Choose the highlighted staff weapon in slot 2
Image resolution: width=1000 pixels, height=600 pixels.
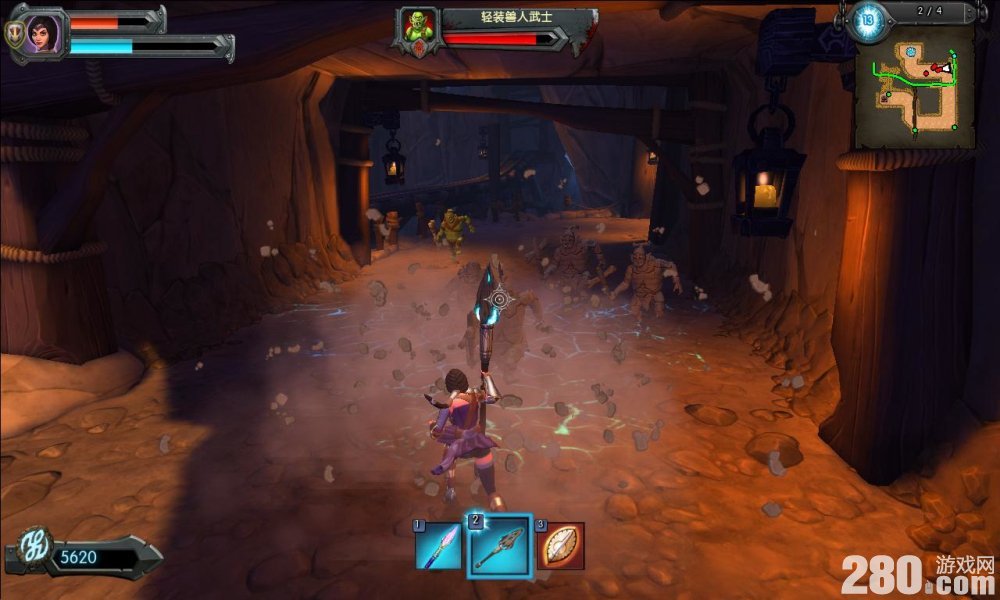[498, 546]
